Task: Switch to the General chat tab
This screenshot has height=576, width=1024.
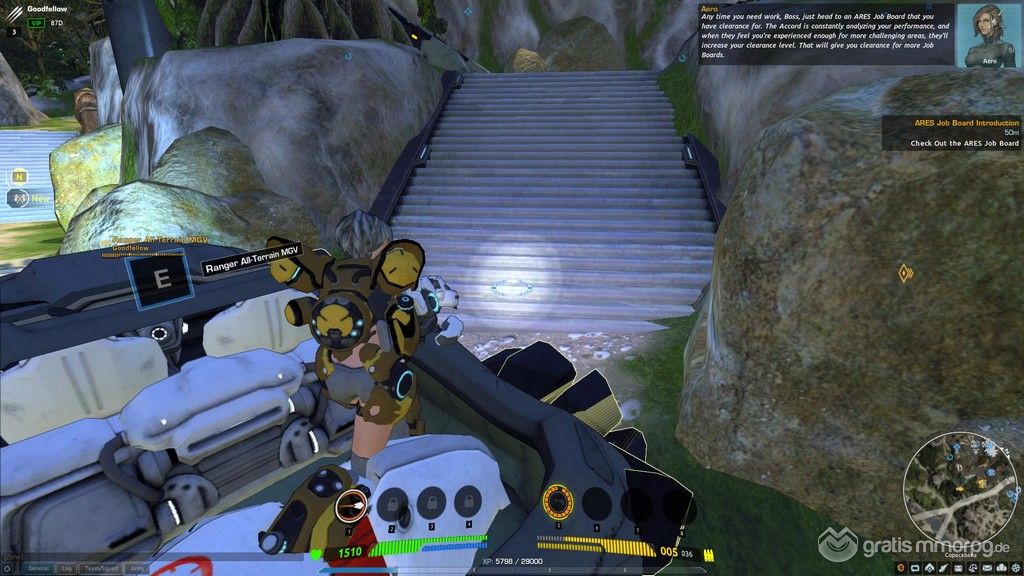Action: point(39,568)
